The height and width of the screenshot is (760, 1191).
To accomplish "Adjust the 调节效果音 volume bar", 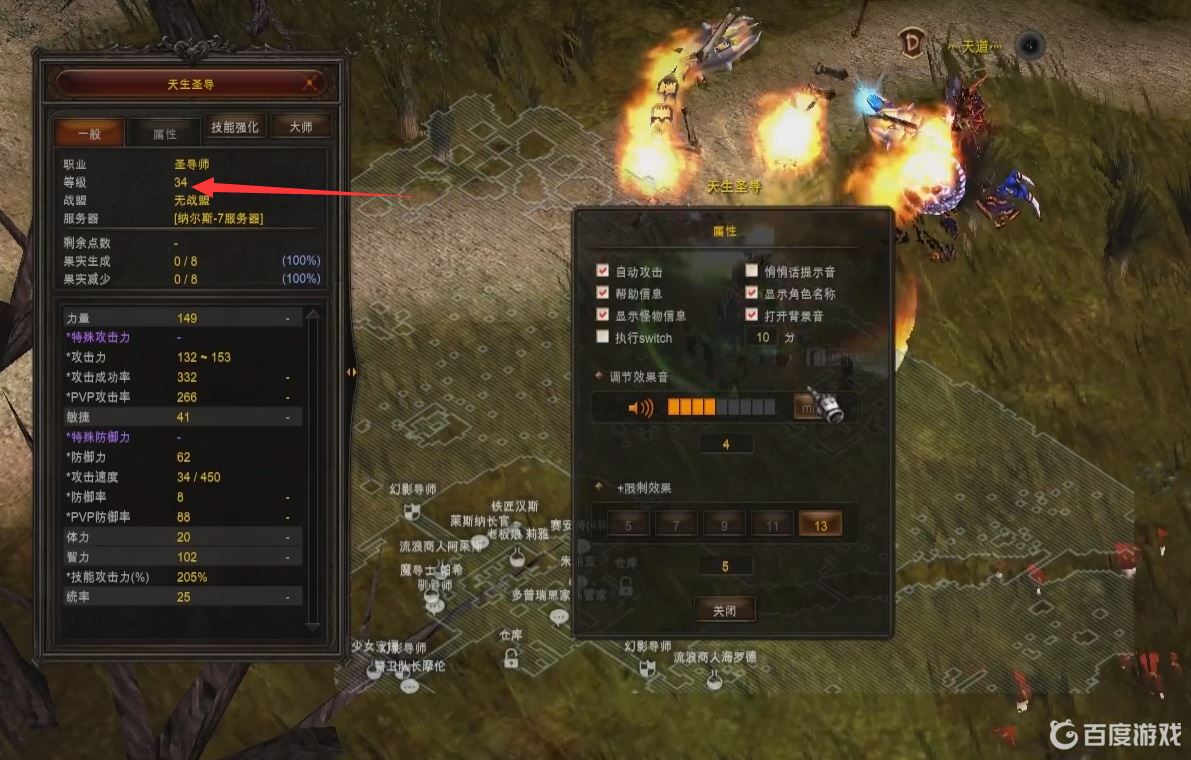I will [x=721, y=407].
